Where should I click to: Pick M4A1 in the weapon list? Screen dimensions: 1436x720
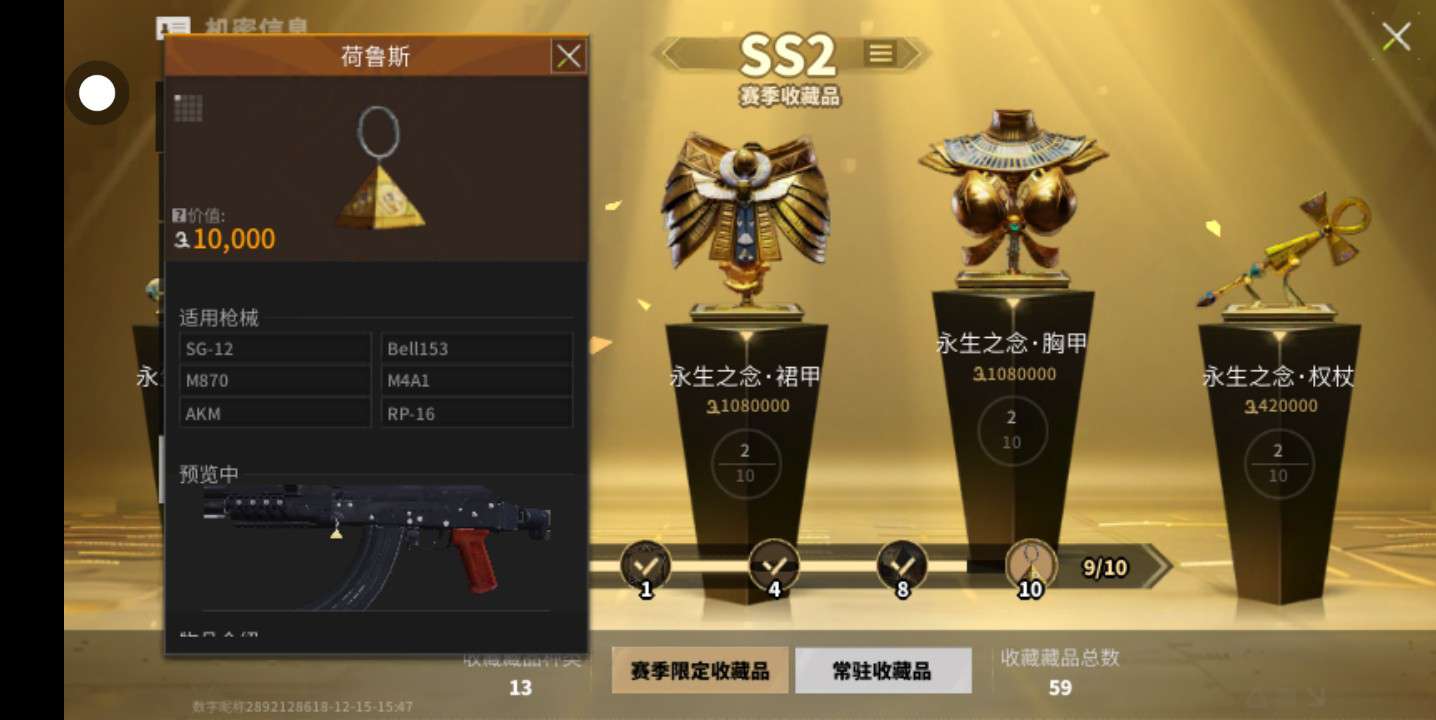(x=476, y=381)
